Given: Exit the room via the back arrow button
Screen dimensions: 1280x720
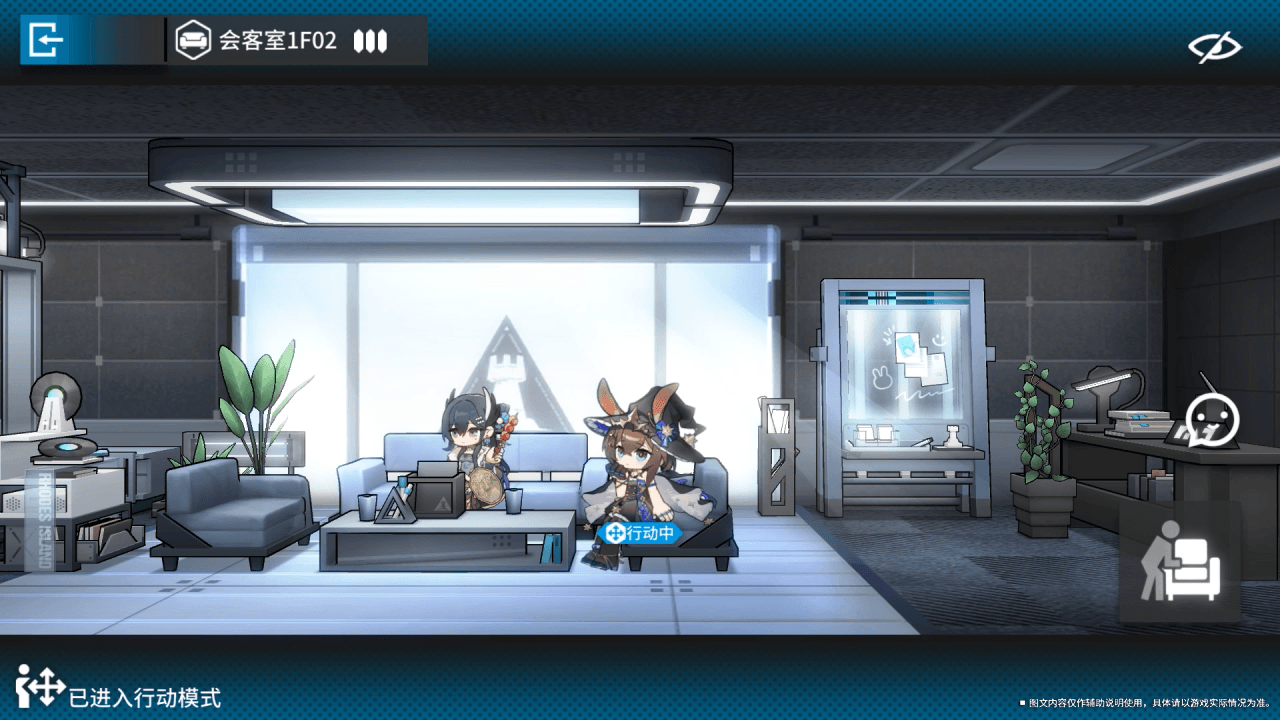Looking at the screenshot, I should [x=47, y=40].
